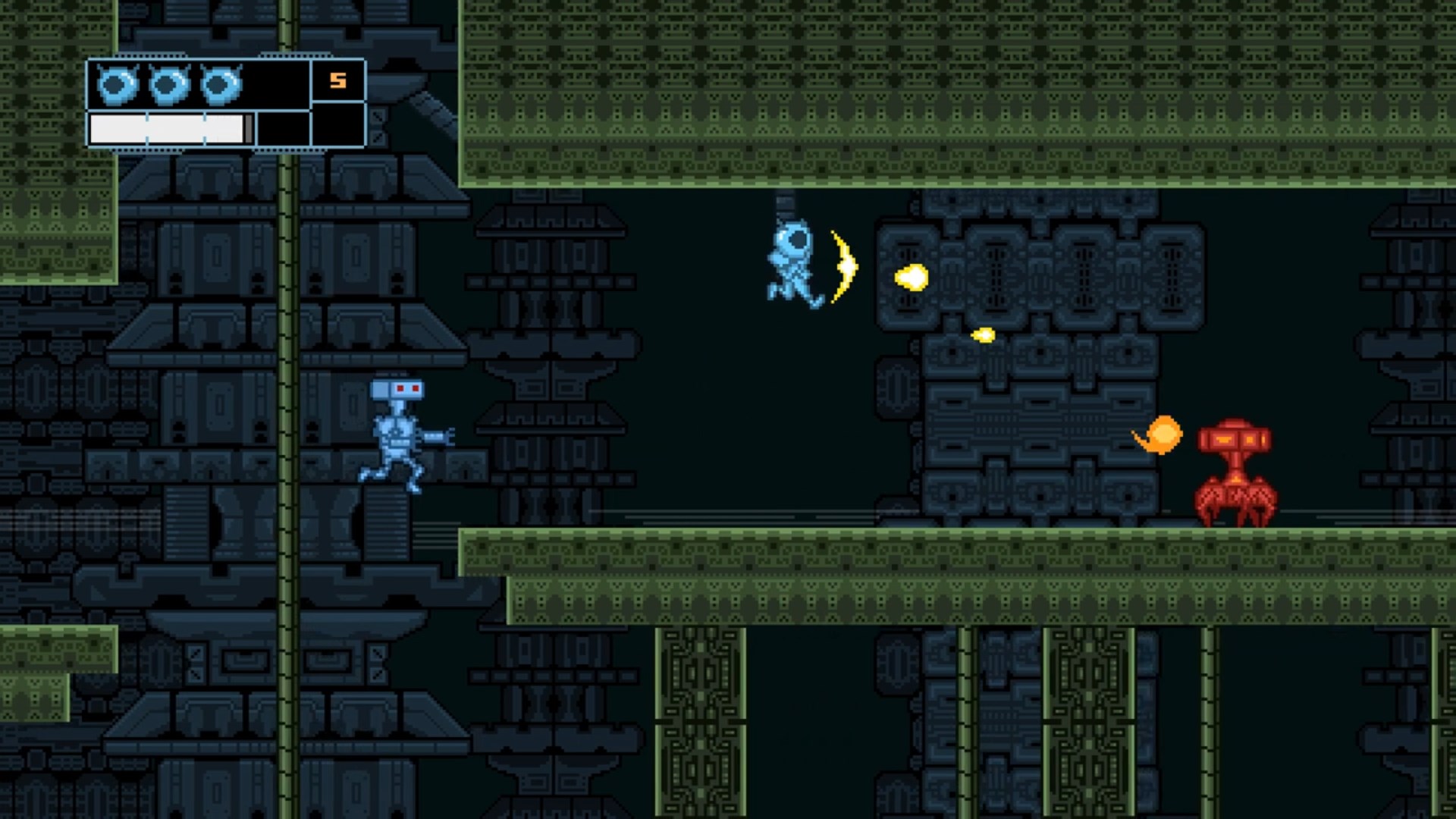The width and height of the screenshot is (1456, 819).
Task: Click the white health bar
Action: [167, 125]
